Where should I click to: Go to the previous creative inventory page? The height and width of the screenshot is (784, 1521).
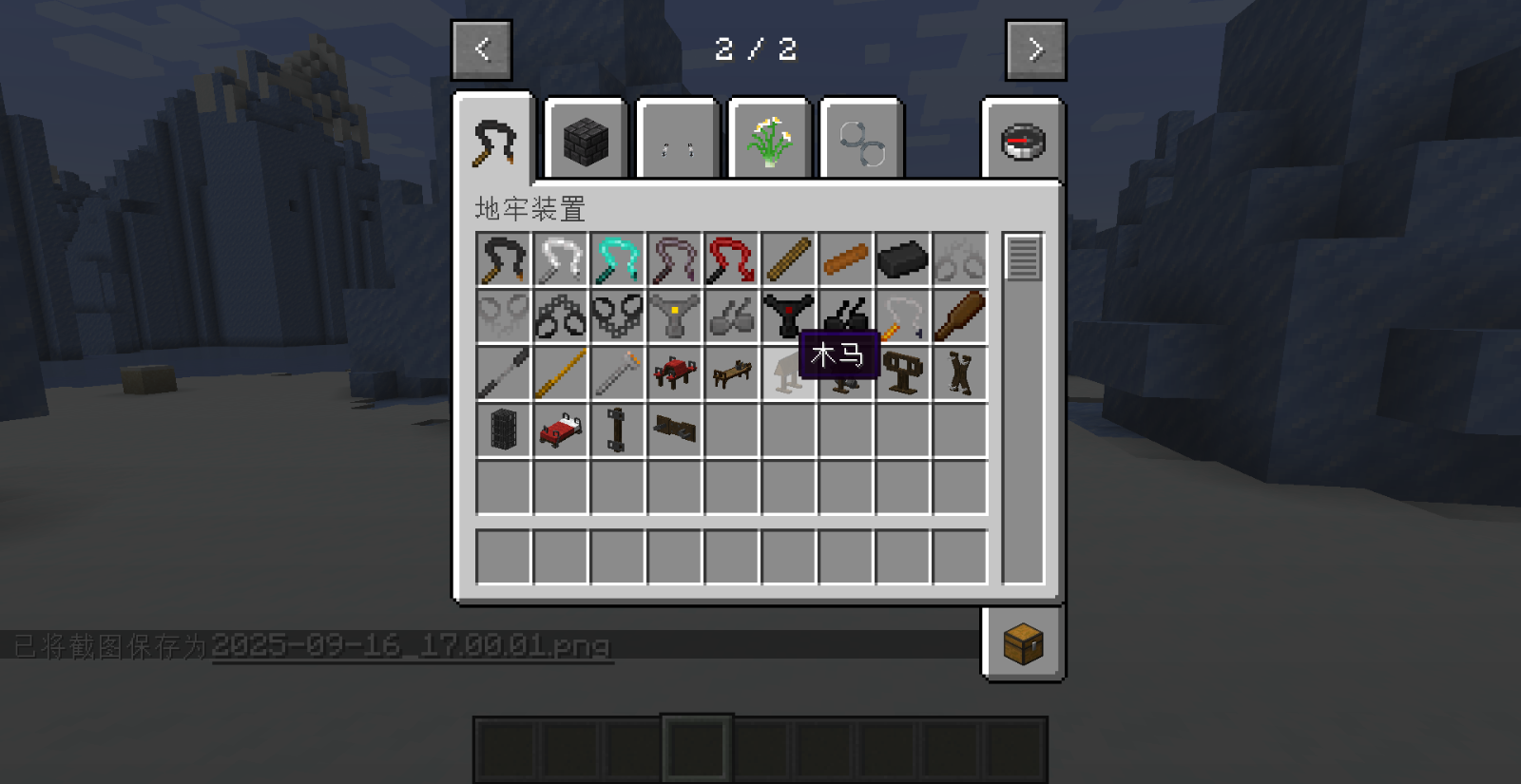tap(482, 49)
